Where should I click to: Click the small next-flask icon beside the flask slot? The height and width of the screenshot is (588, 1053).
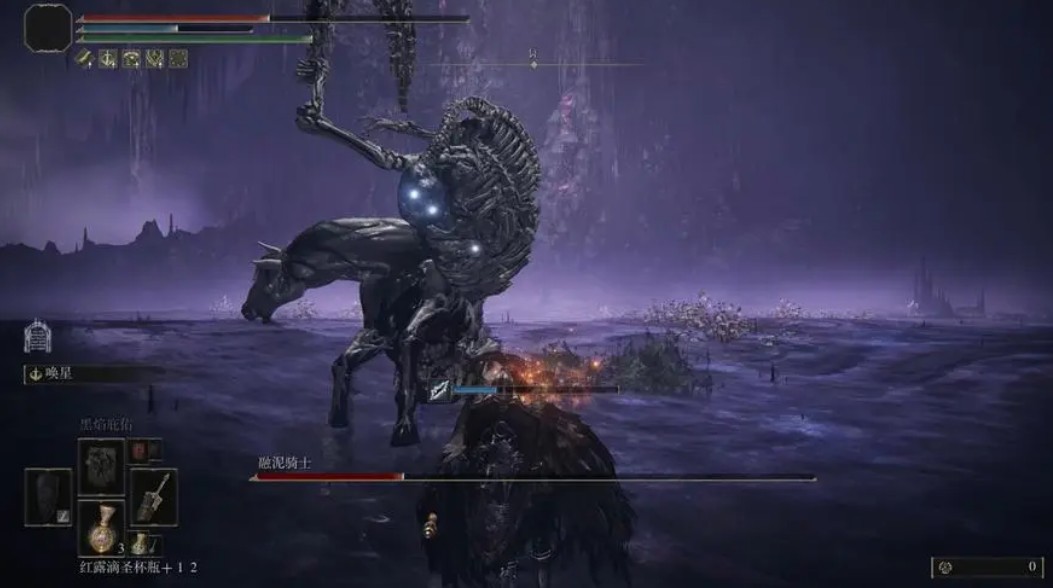pos(141,544)
